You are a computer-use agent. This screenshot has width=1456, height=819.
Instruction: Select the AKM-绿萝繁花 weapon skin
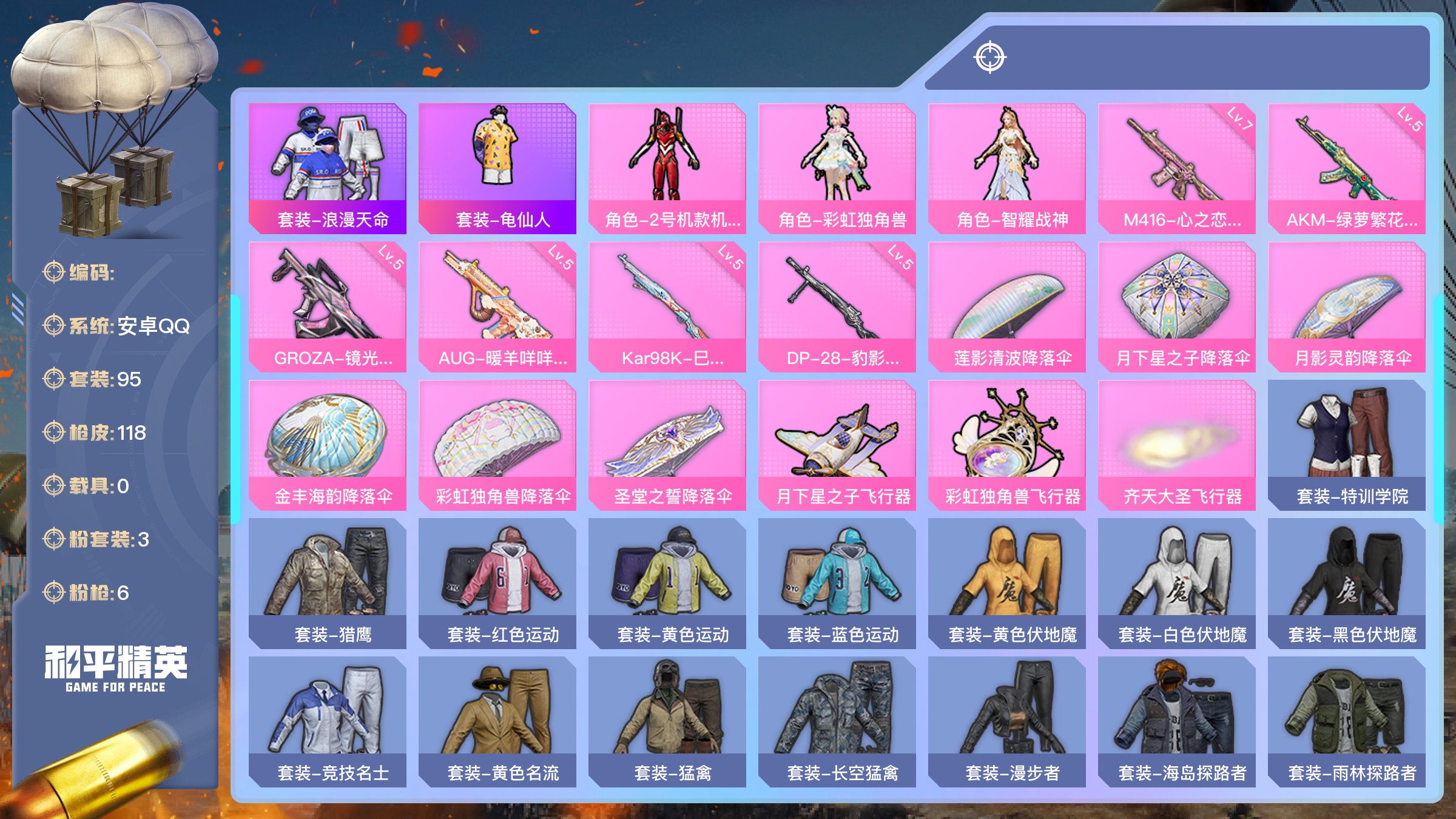1347,168
